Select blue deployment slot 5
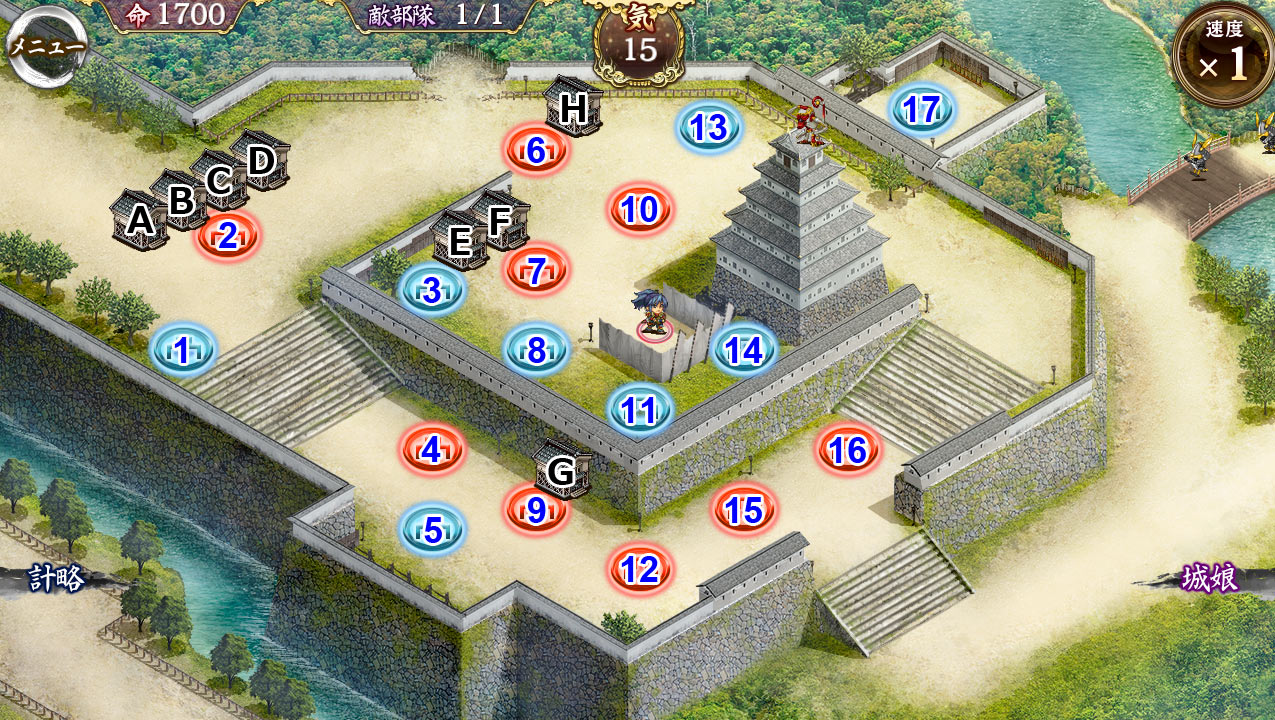Viewport: 1275px width, 720px height. [433, 530]
